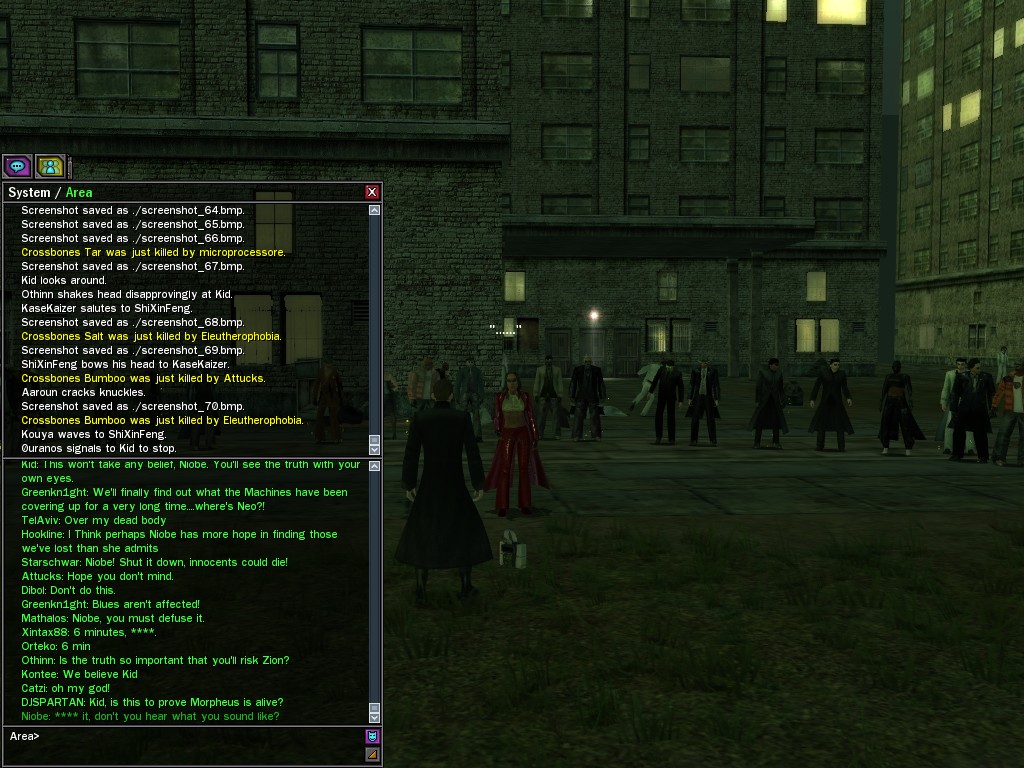Screen dimensions: 1024x768
Task: Click the purple speech bubble chat icon
Action: (x=17, y=166)
